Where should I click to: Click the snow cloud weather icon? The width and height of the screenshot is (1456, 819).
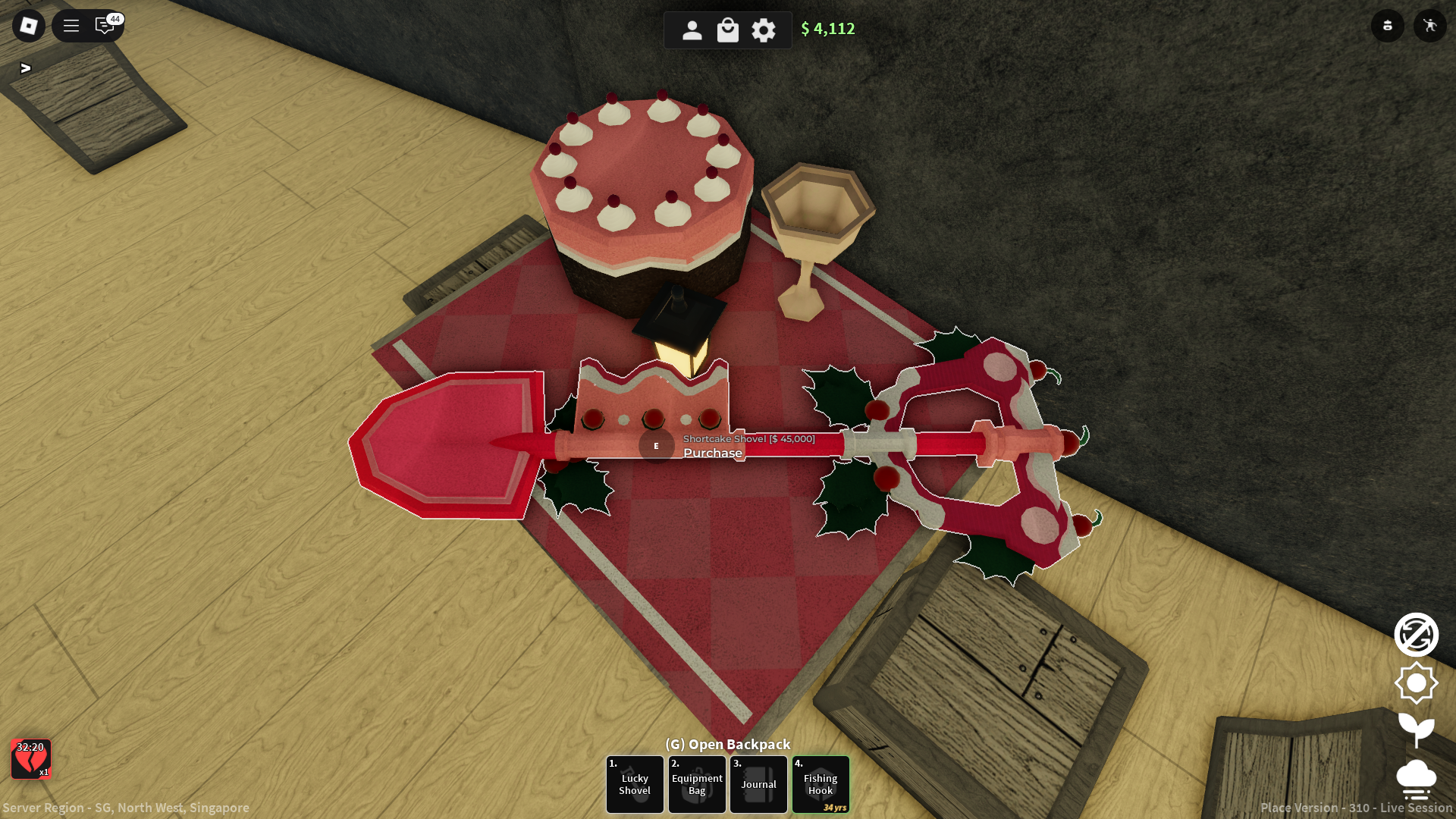pos(1416,780)
